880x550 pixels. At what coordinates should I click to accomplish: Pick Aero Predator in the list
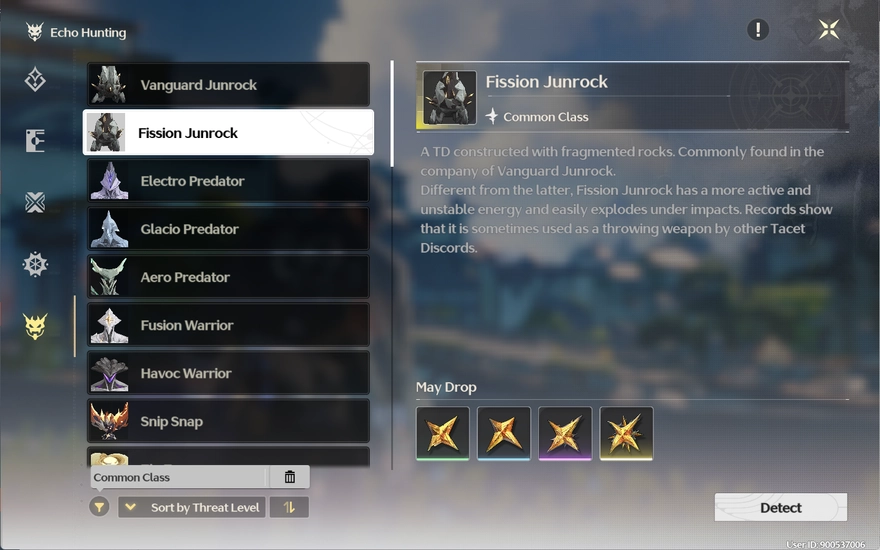click(x=228, y=277)
